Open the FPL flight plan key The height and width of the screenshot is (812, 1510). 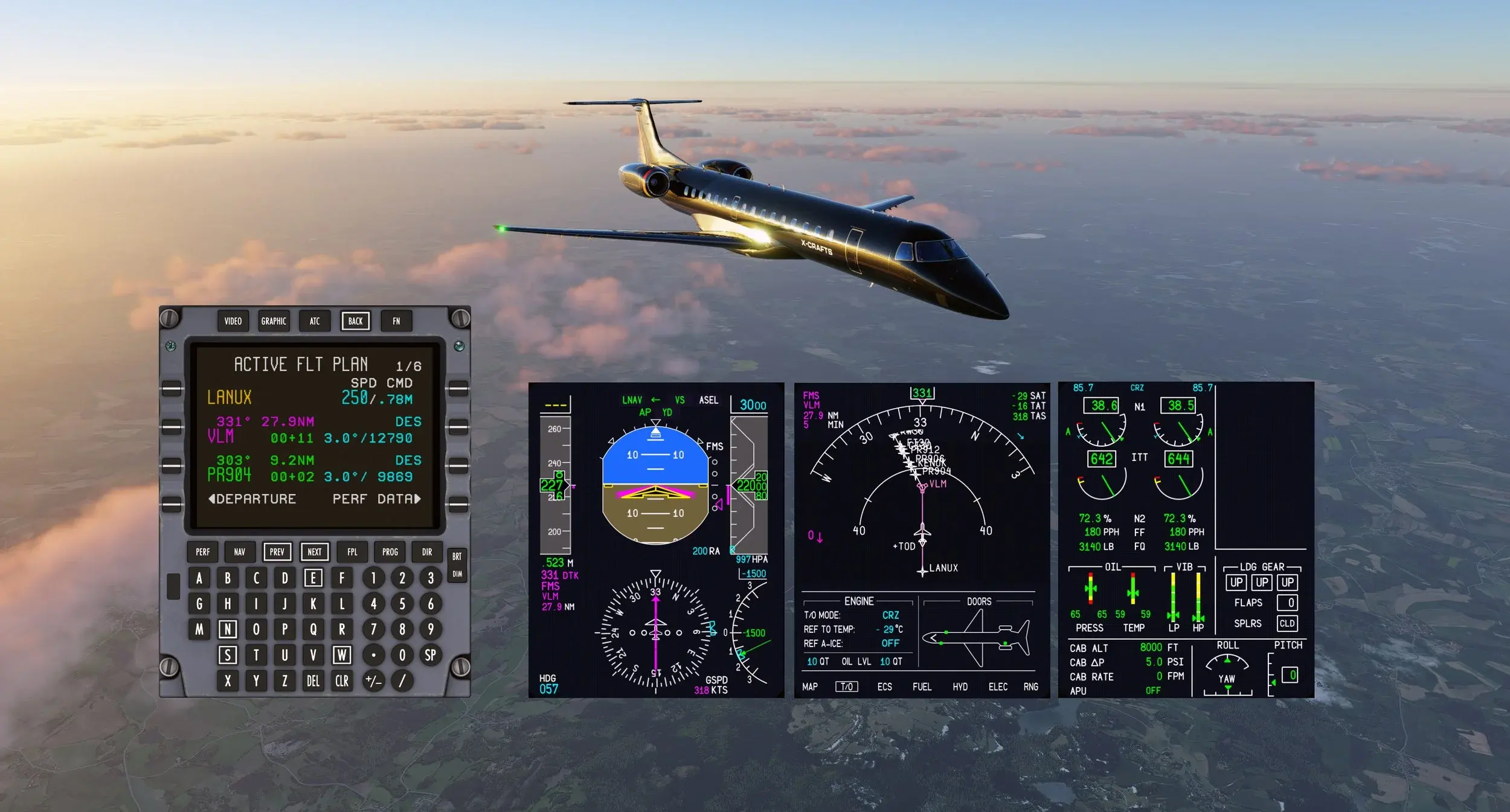(x=353, y=552)
